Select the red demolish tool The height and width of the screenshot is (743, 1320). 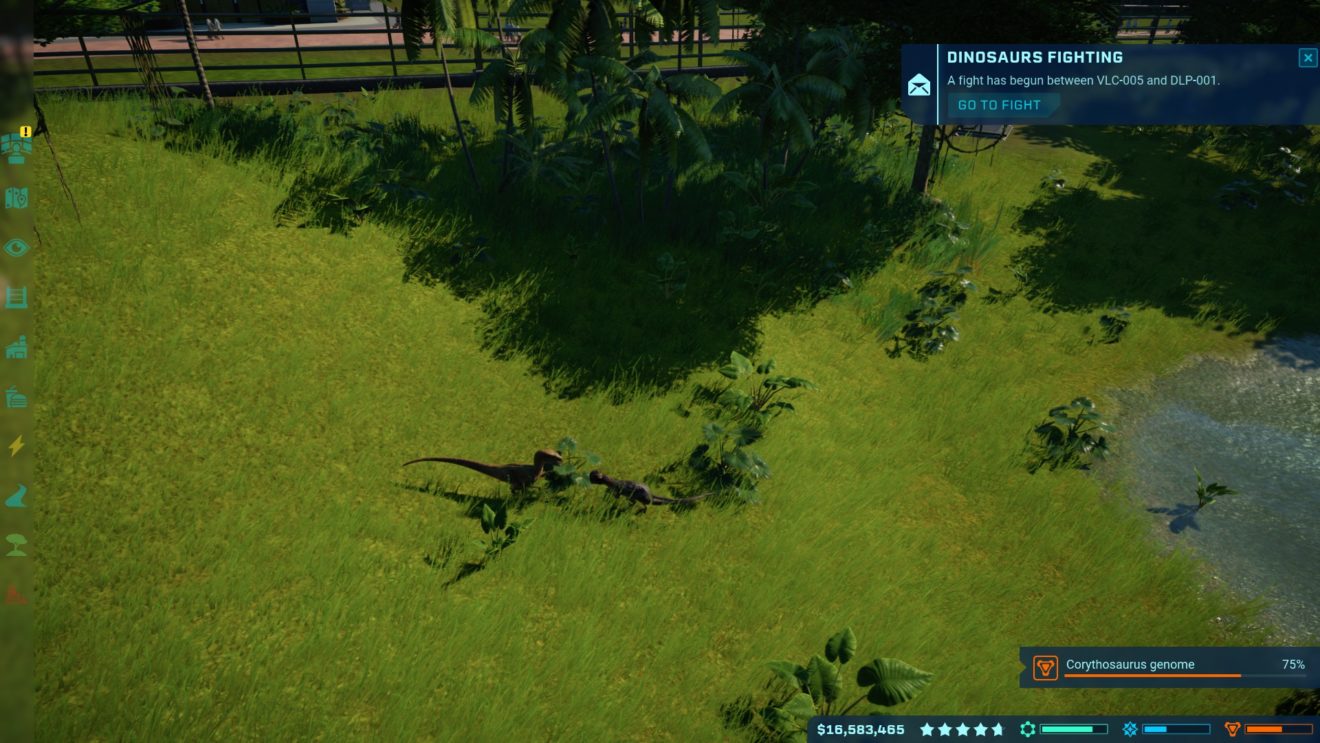click(17, 595)
